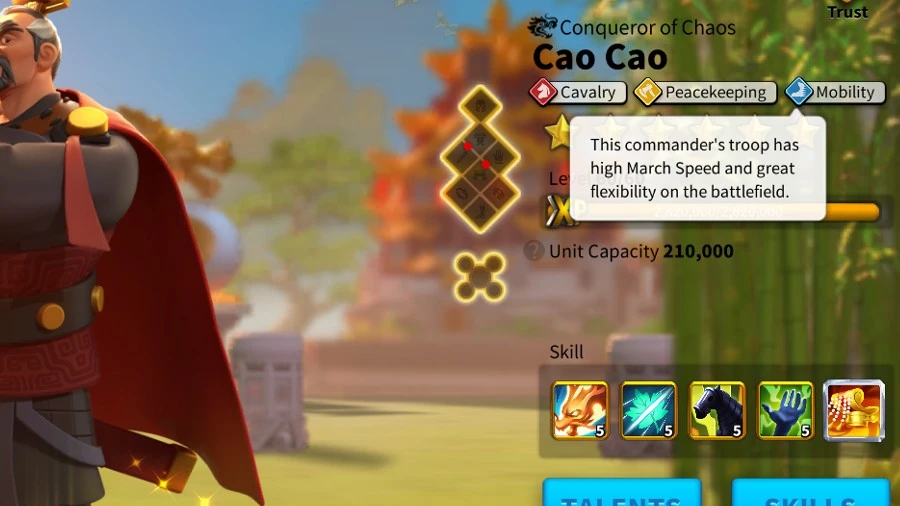The image size is (900, 506).
Task: Choose the Mobility specialty tag
Action: click(x=835, y=92)
